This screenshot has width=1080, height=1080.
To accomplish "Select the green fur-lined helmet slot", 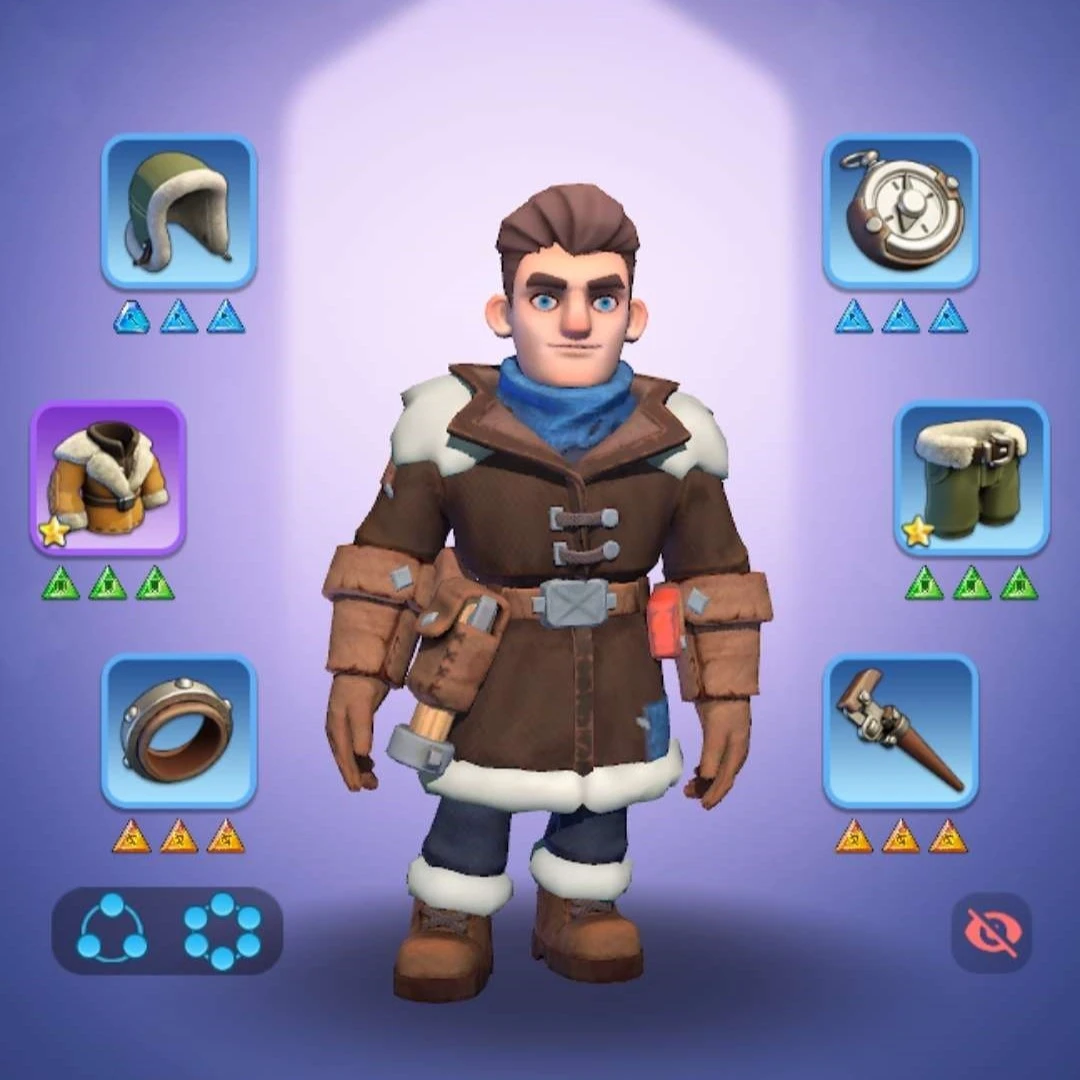I will [179, 212].
